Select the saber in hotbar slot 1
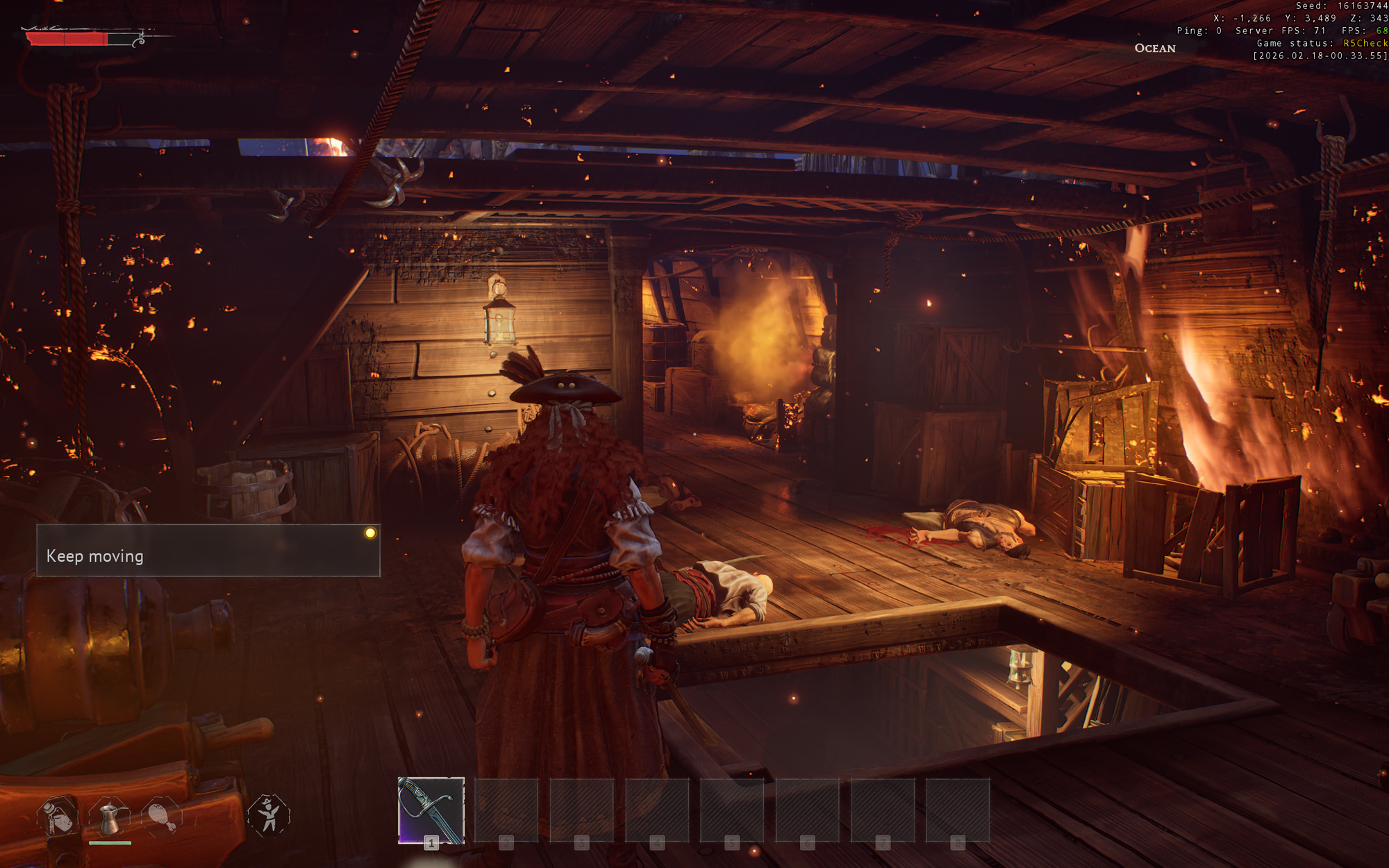Screen dimensions: 1389x868 pyautogui.click(x=431, y=810)
